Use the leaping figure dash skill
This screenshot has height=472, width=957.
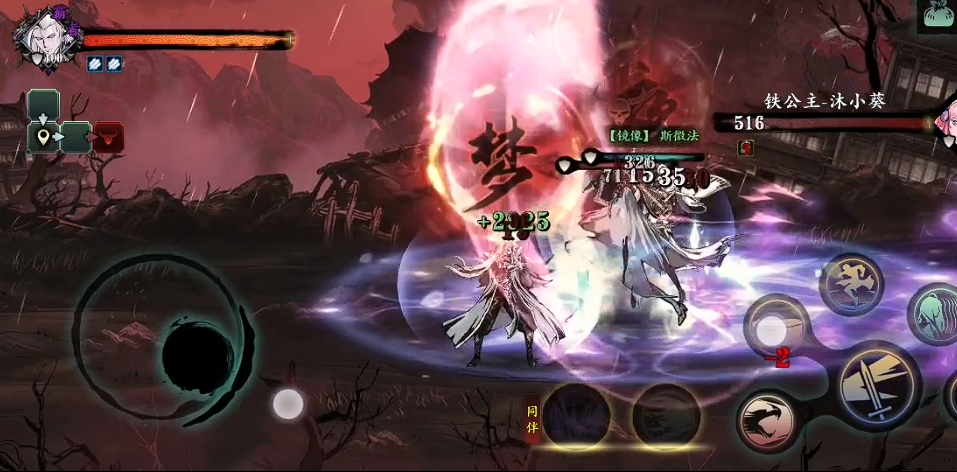851,284
